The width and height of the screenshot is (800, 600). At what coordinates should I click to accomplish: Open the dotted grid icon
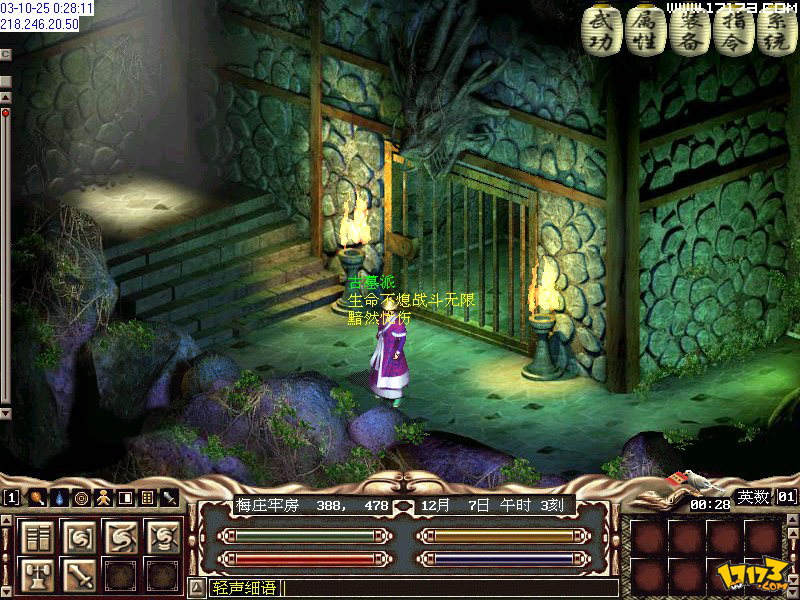click(x=147, y=497)
